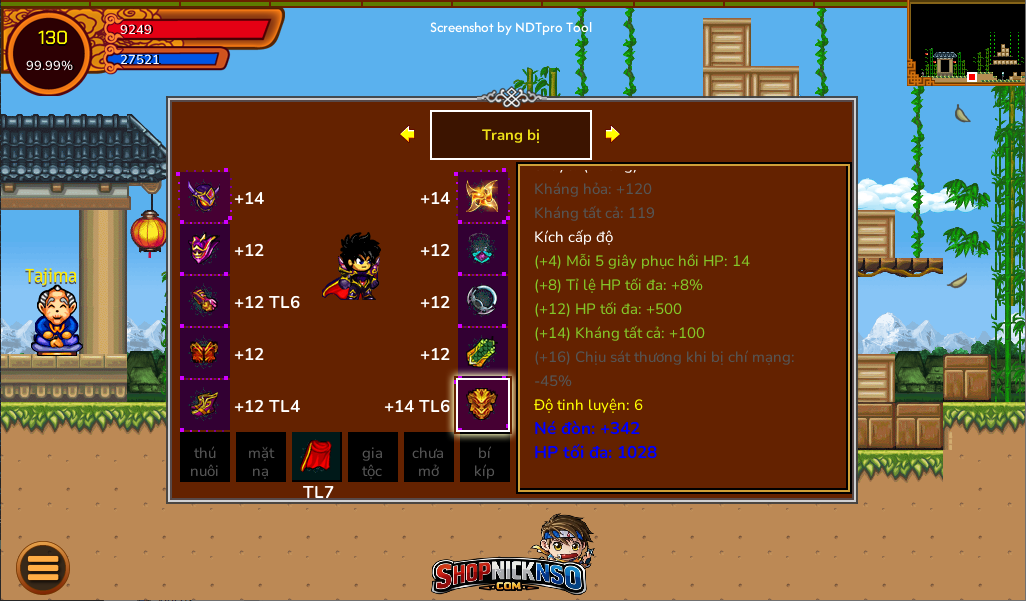Open the empty gia tộc clan slot
The image size is (1026, 601).
pos(373,457)
